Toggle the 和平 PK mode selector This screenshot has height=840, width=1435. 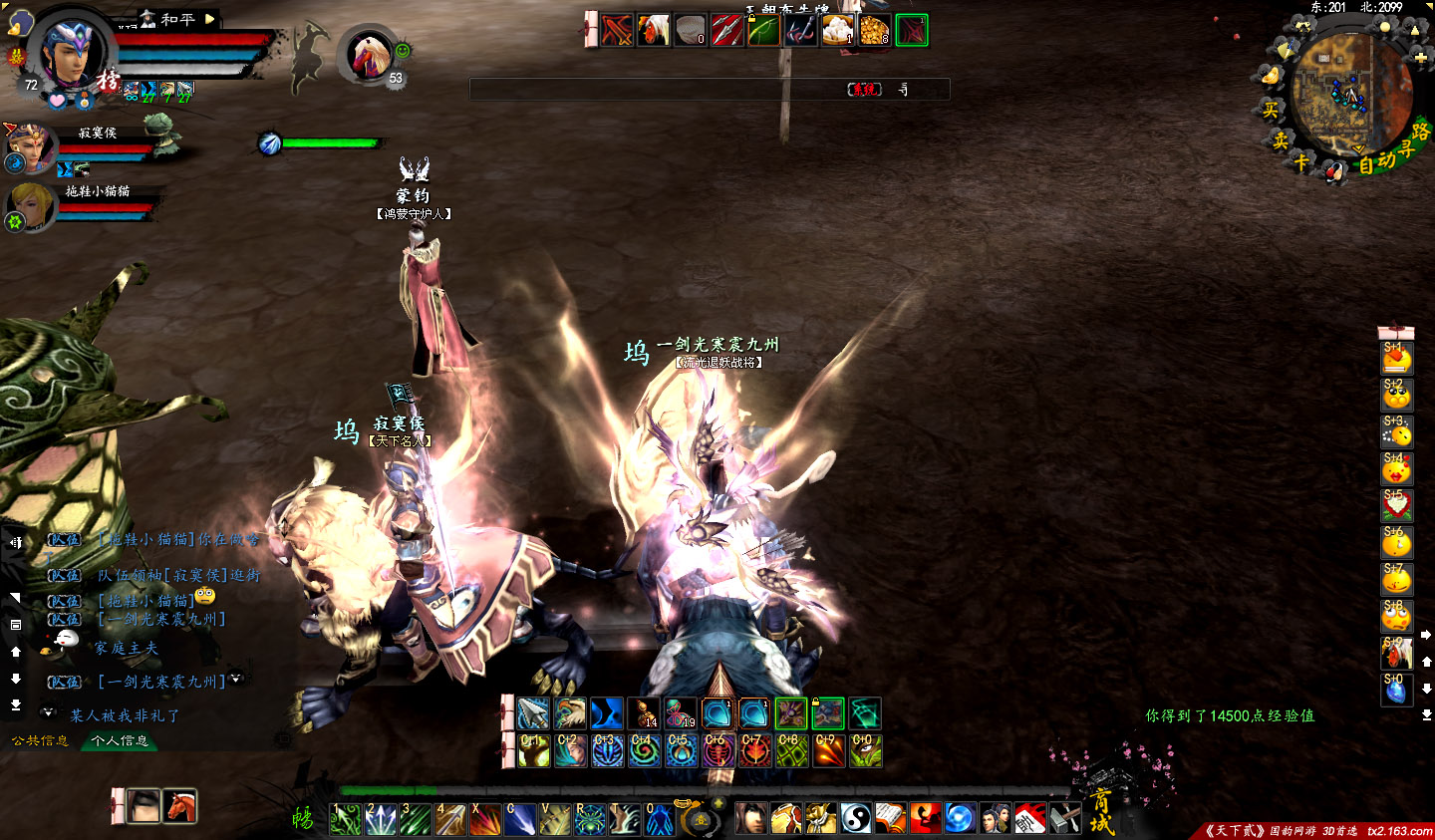point(179,19)
